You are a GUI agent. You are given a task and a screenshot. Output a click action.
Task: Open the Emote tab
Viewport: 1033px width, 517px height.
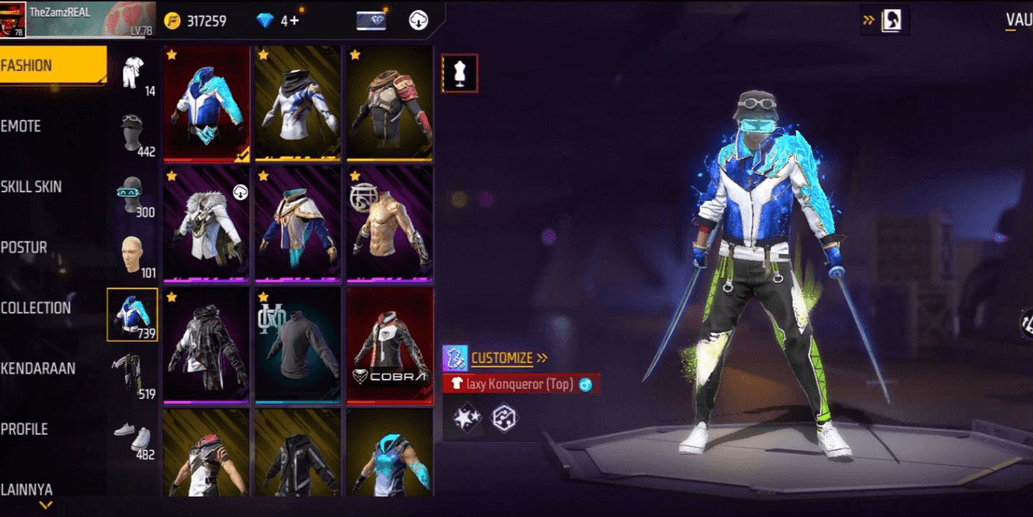[22, 126]
